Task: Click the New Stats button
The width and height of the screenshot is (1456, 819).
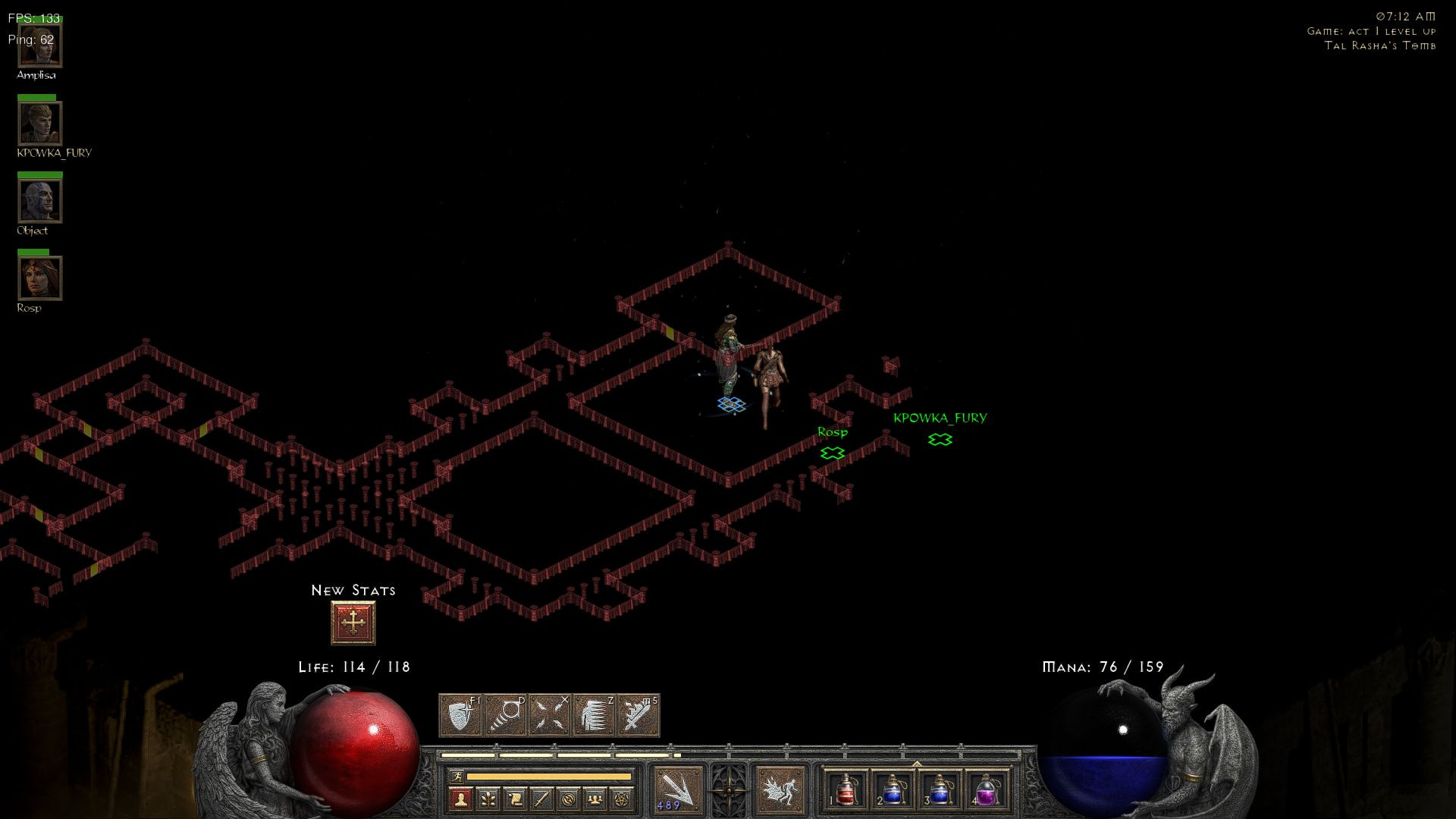Action: point(352,621)
